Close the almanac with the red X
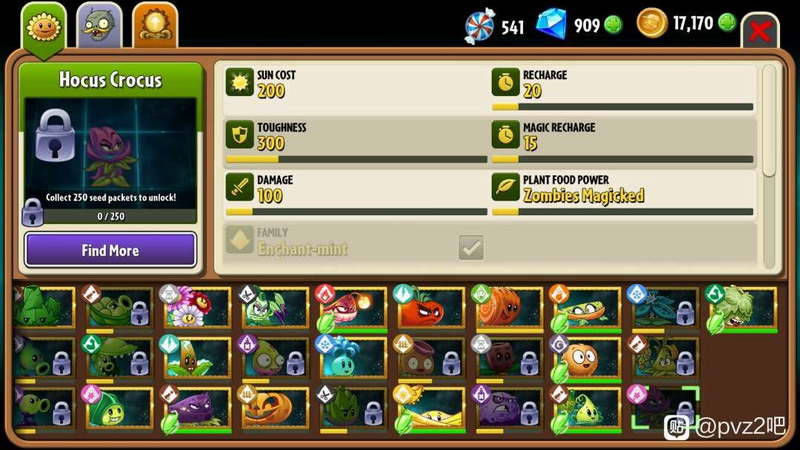The height and width of the screenshot is (450, 800). click(x=761, y=30)
